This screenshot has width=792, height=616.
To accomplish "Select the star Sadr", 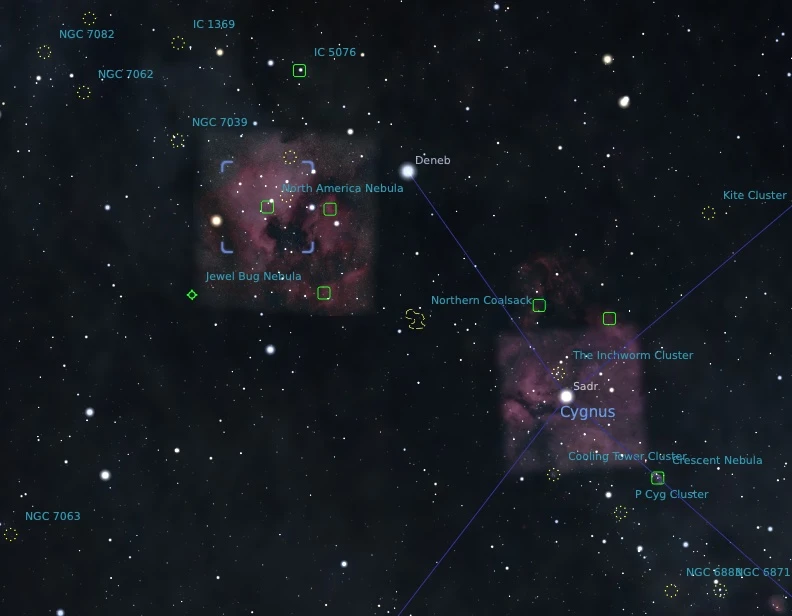I will click(566, 396).
